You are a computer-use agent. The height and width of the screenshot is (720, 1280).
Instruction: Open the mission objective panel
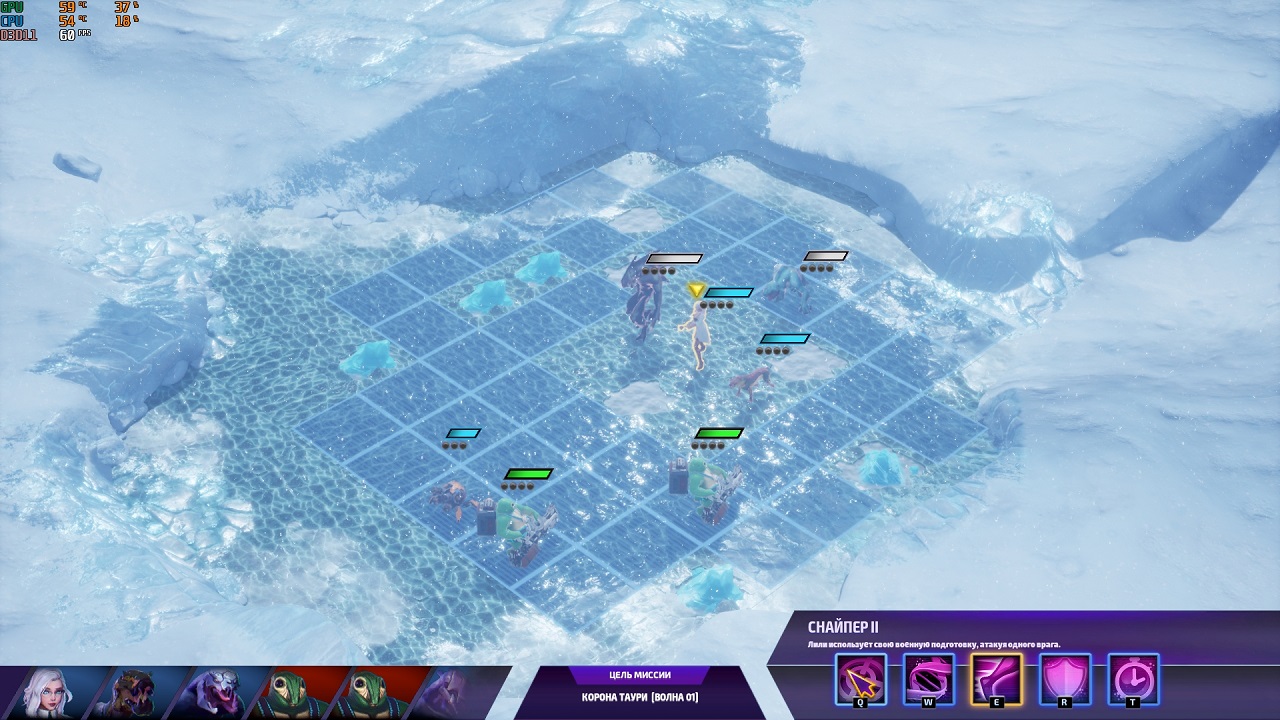640,688
